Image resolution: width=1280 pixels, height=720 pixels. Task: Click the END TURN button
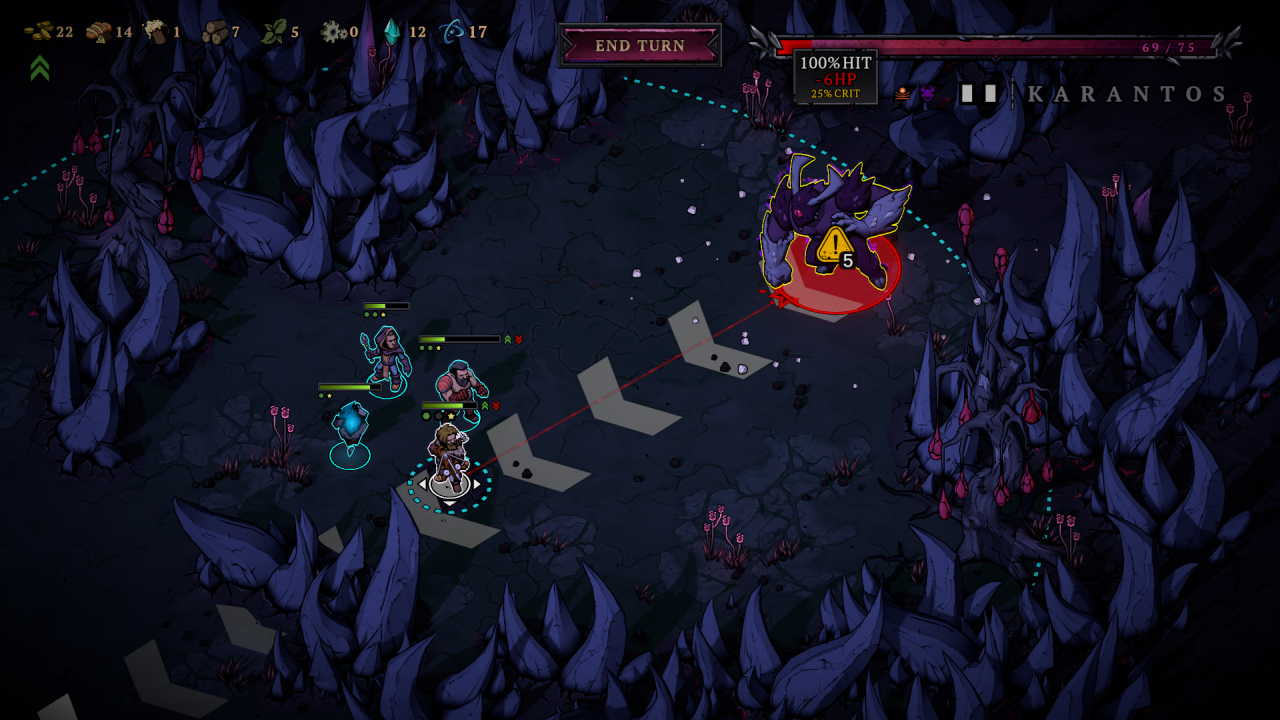point(640,46)
